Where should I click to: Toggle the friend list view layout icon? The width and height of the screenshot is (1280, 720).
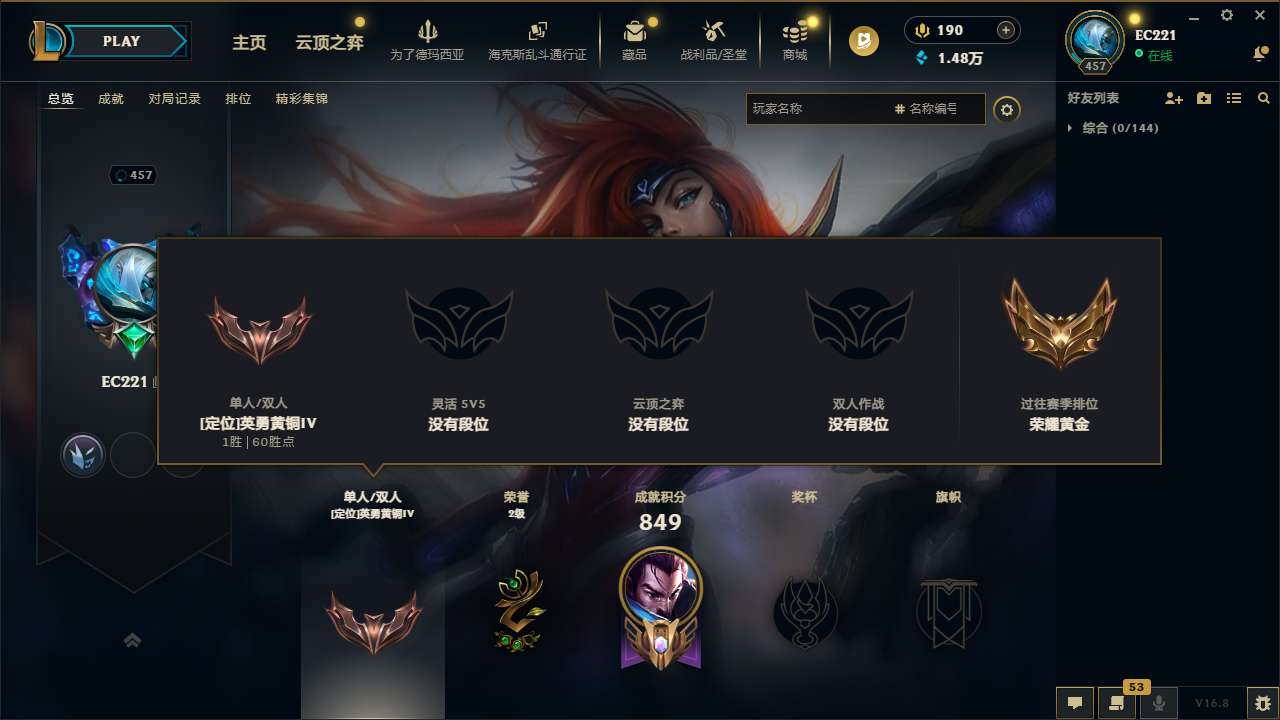click(x=1234, y=98)
